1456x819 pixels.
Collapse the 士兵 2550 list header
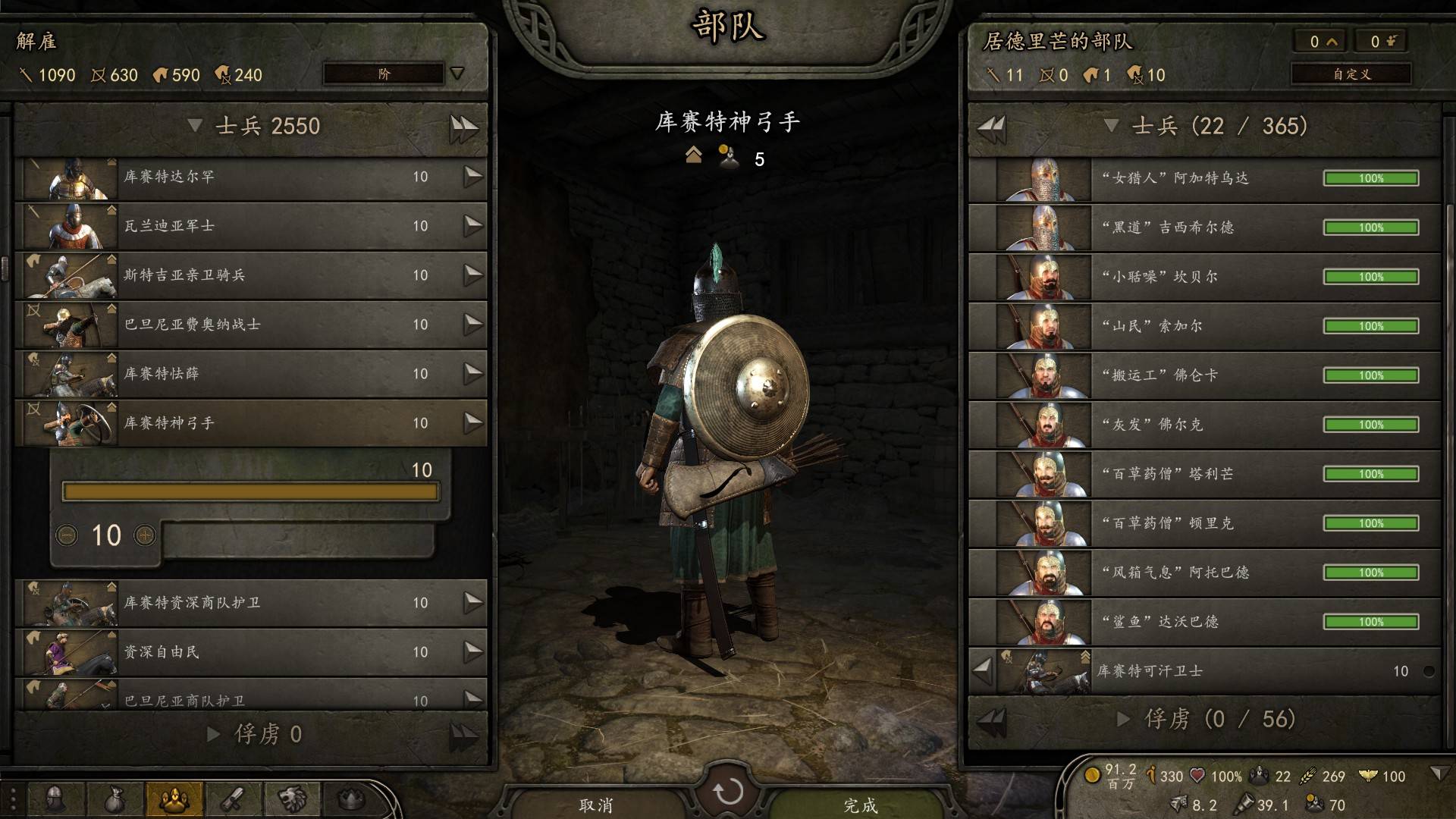pos(196,126)
